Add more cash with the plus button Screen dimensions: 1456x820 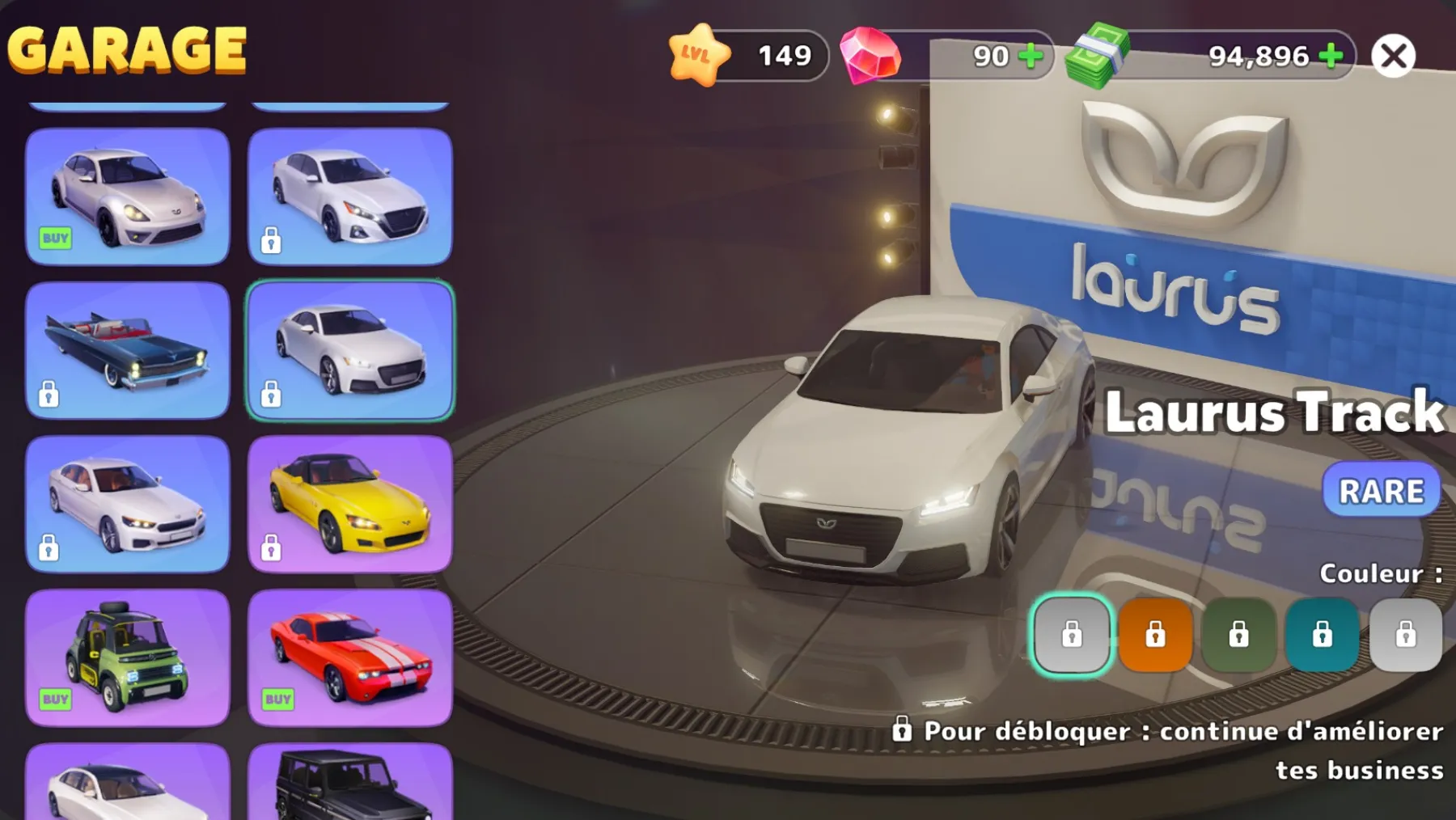coord(1331,56)
